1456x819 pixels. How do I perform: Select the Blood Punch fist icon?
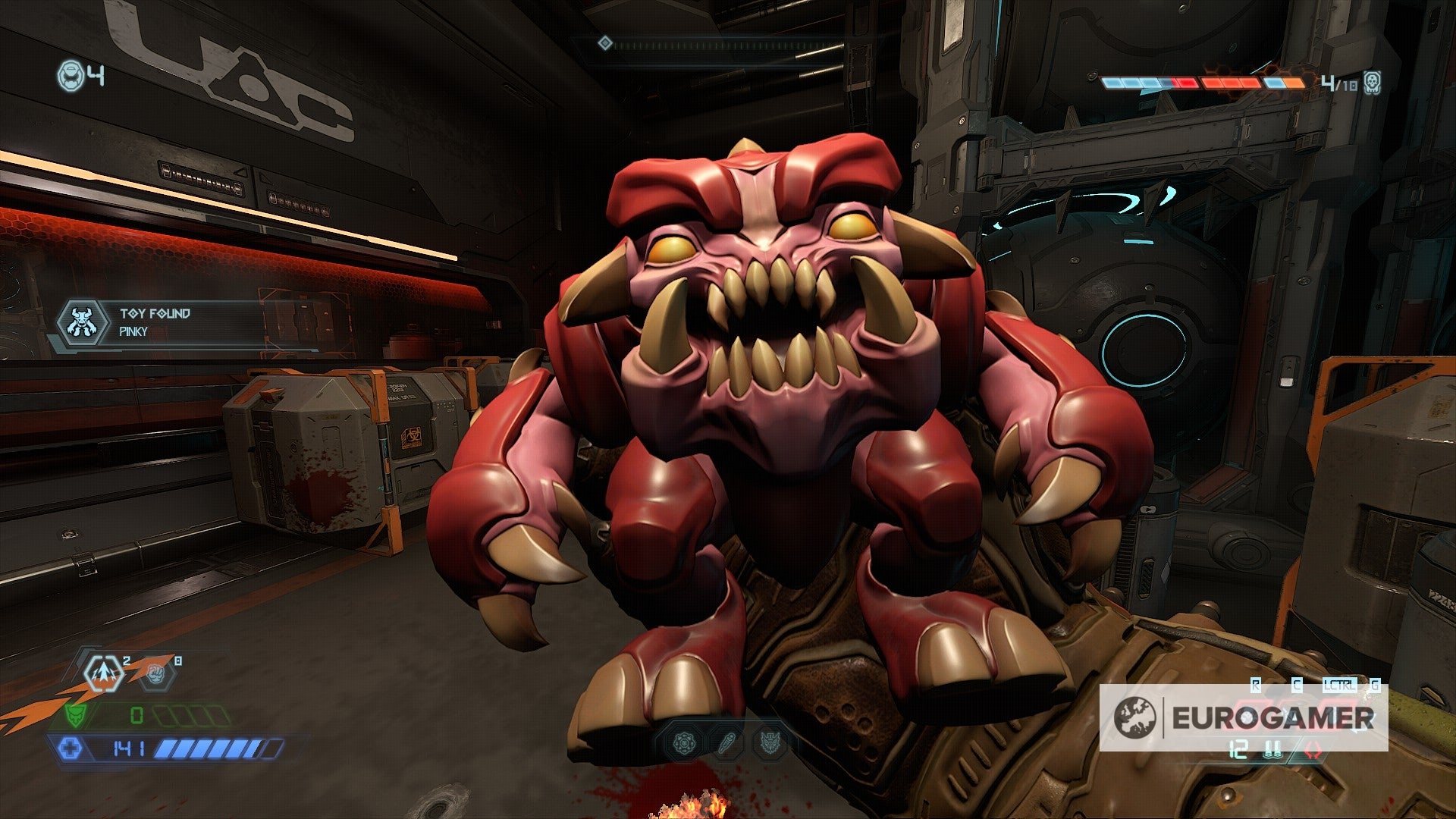pyautogui.click(x=155, y=673)
